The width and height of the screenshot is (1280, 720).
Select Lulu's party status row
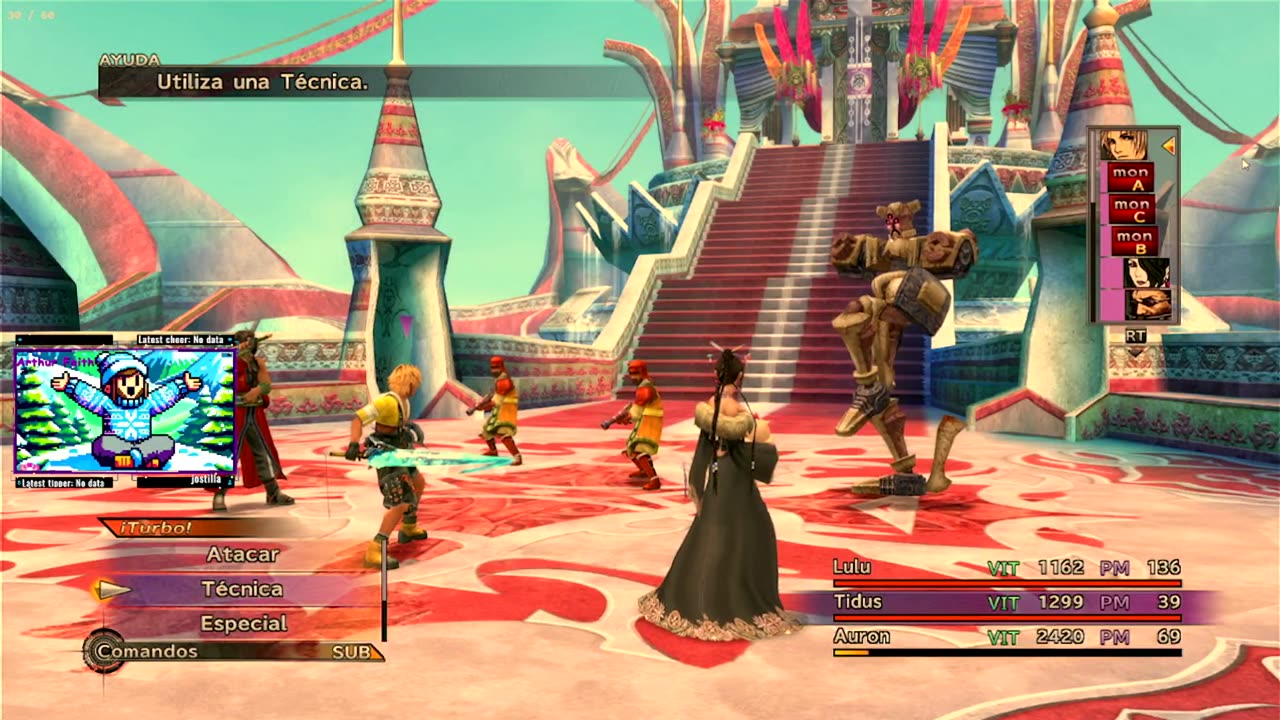tap(1006, 568)
